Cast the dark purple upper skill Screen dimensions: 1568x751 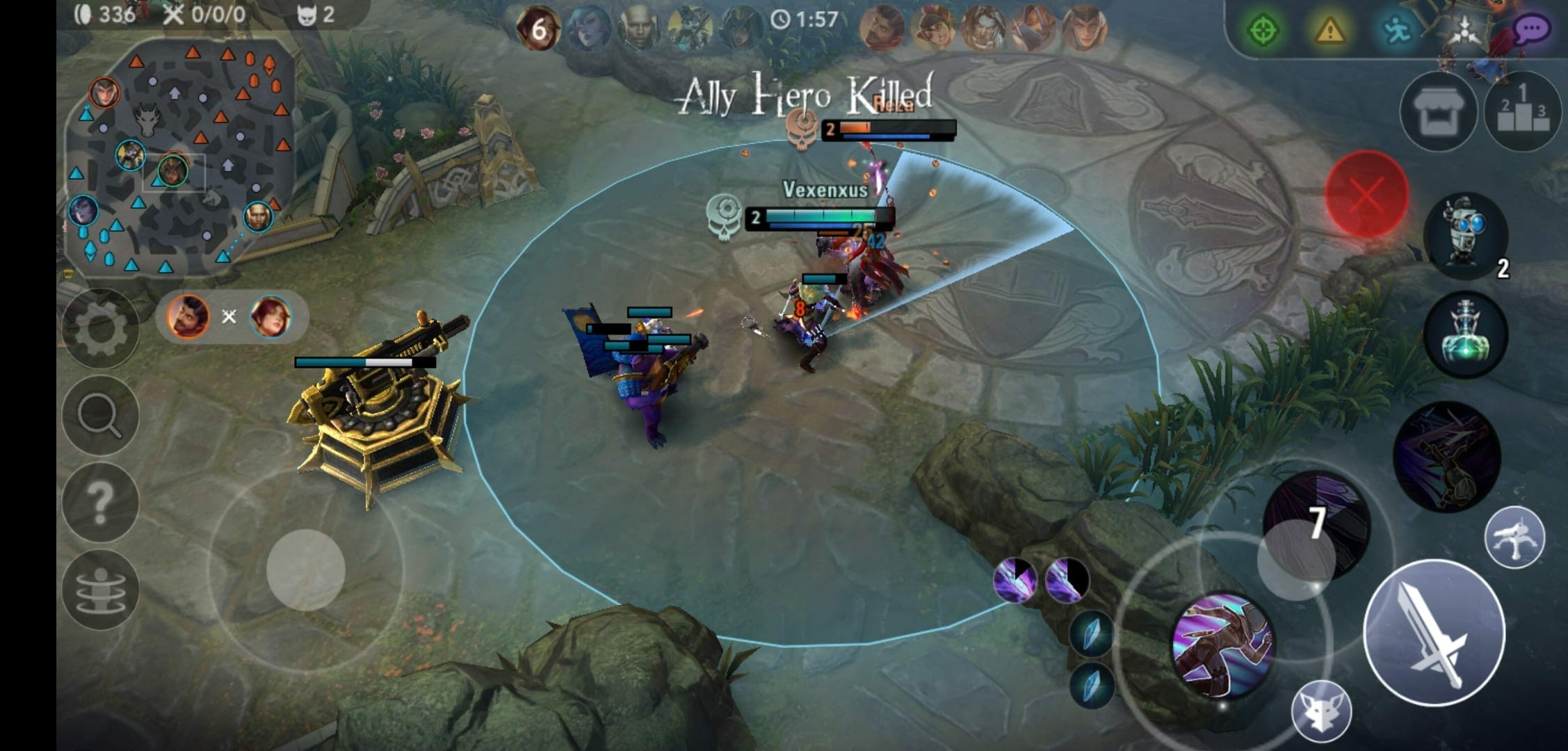(1446, 455)
